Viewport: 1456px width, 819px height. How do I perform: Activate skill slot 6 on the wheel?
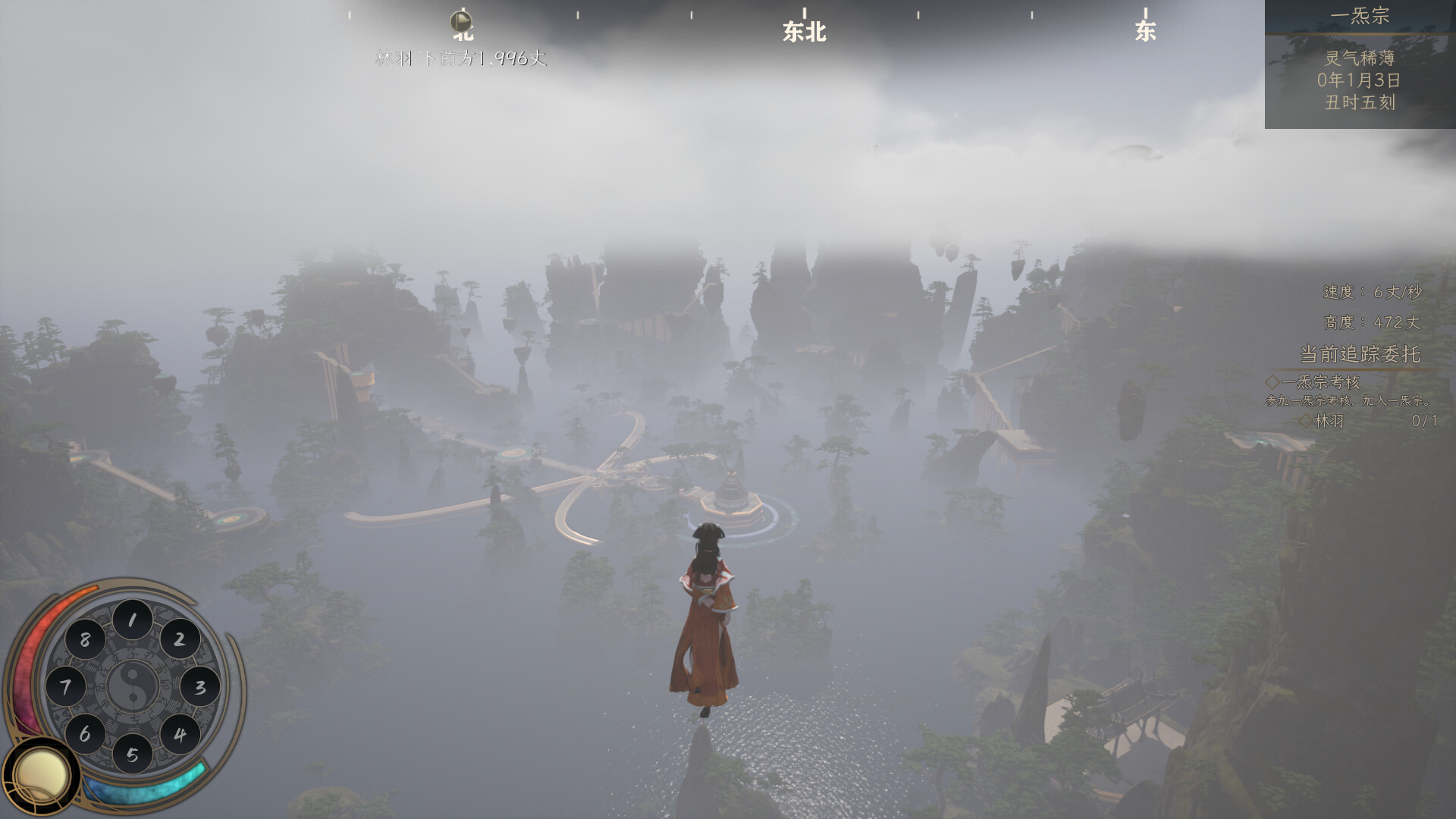[85, 734]
